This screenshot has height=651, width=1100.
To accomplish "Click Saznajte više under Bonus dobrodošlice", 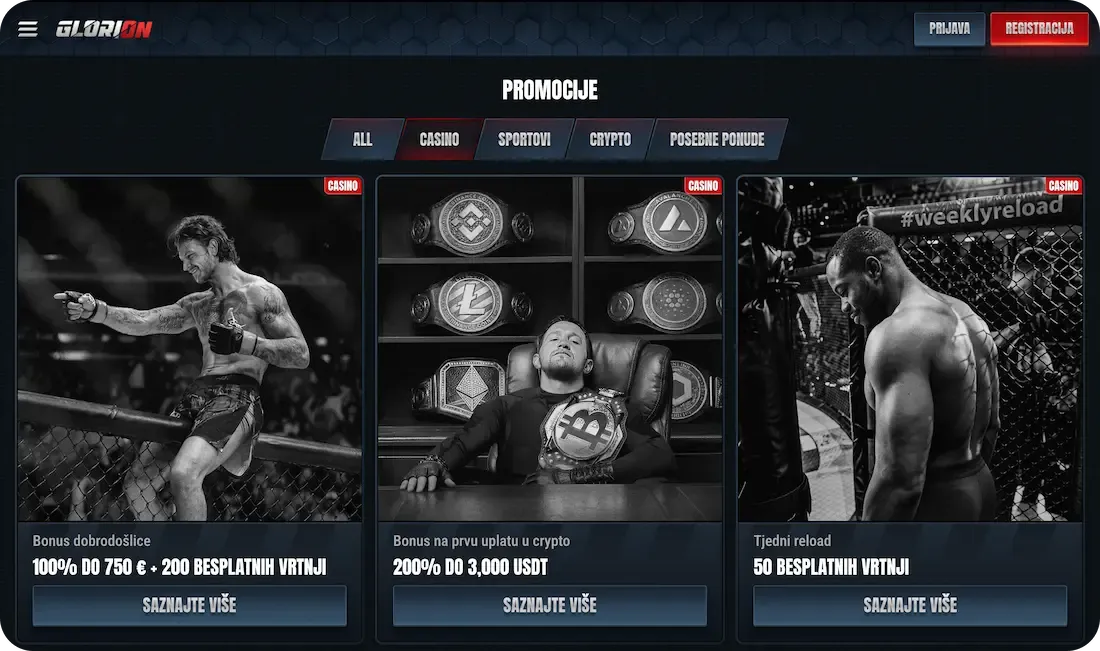I will point(189,605).
